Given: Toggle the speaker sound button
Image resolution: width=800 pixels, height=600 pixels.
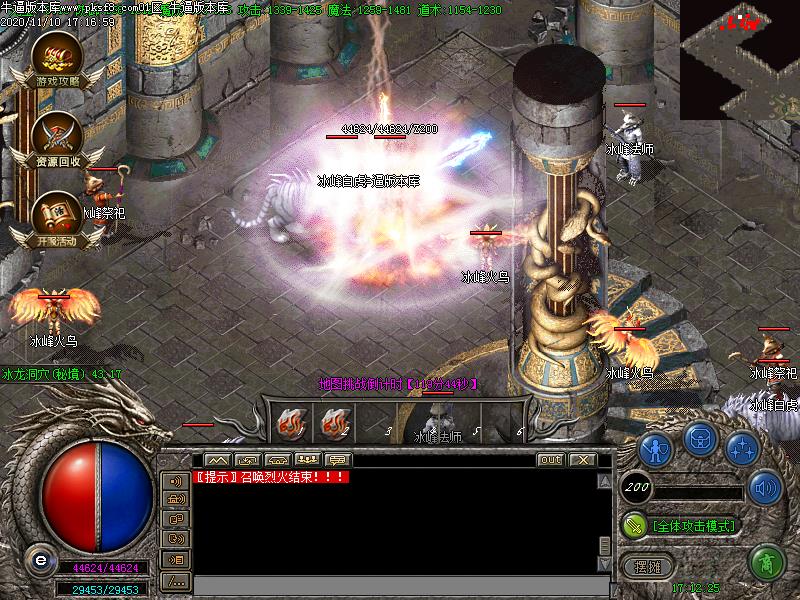Looking at the screenshot, I should click(766, 487).
